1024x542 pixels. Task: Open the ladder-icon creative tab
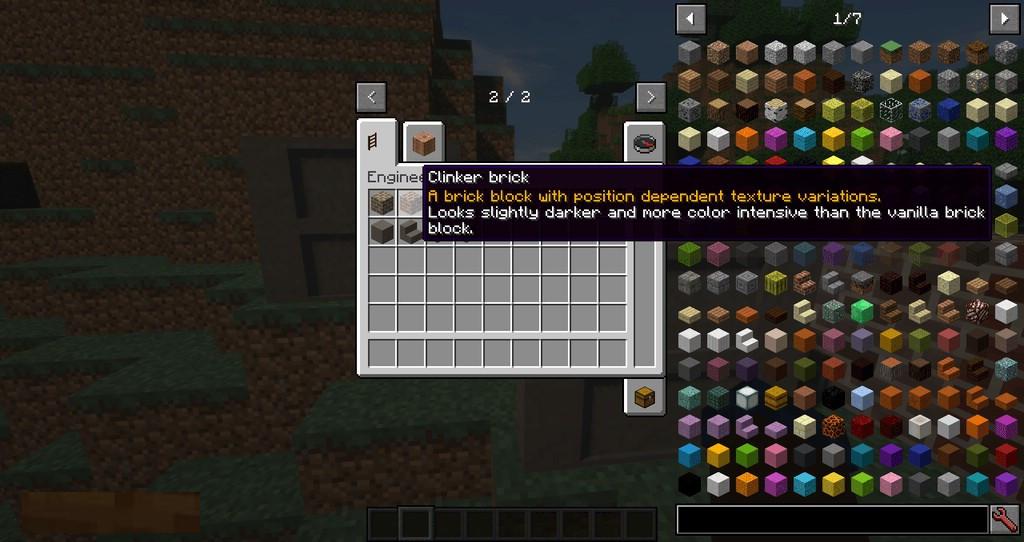click(x=377, y=142)
